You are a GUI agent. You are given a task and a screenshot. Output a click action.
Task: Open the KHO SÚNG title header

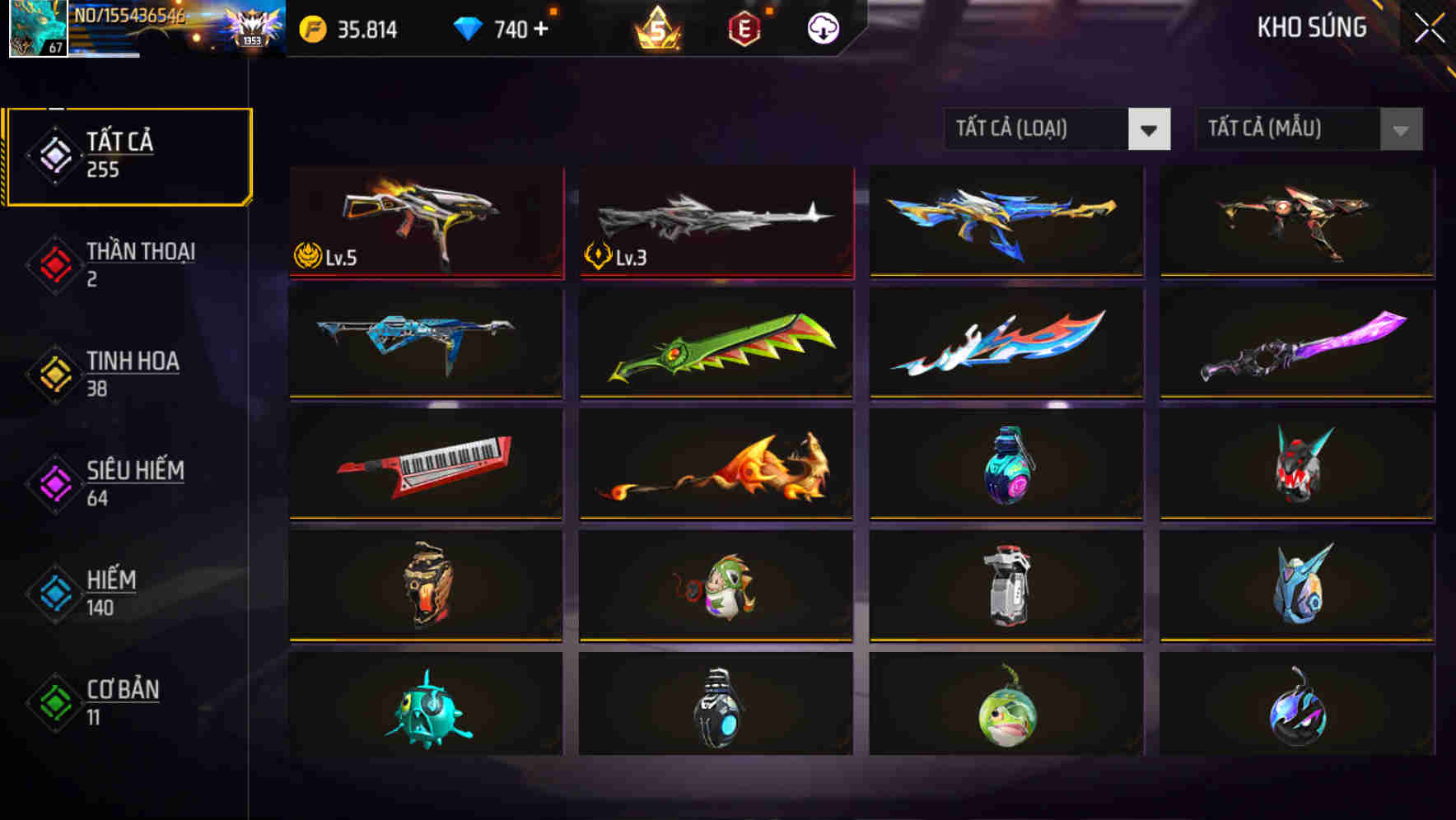tap(1312, 27)
